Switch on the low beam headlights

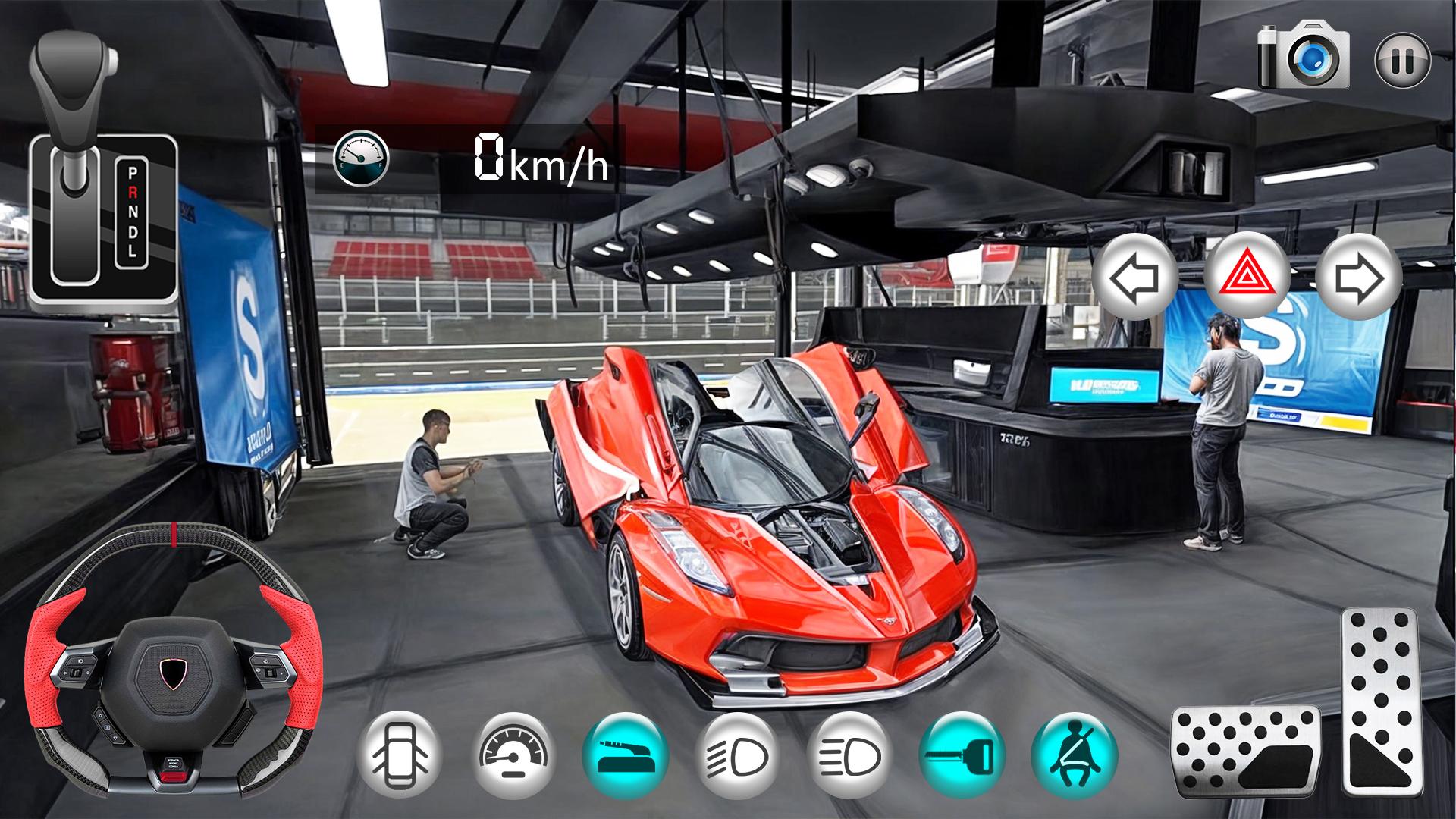pyautogui.click(x=738, y=755)
